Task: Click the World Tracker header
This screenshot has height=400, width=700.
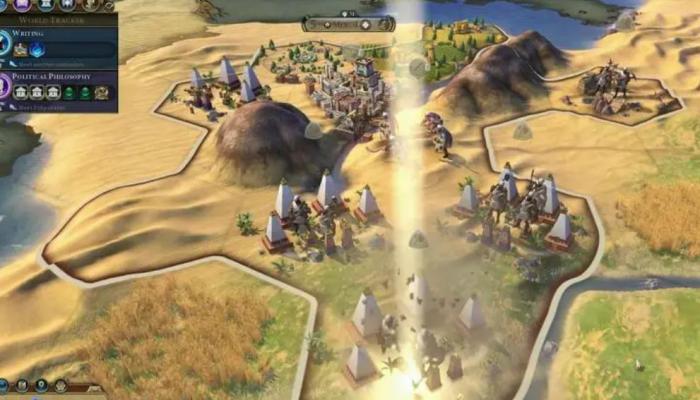Action: point(50,18)
